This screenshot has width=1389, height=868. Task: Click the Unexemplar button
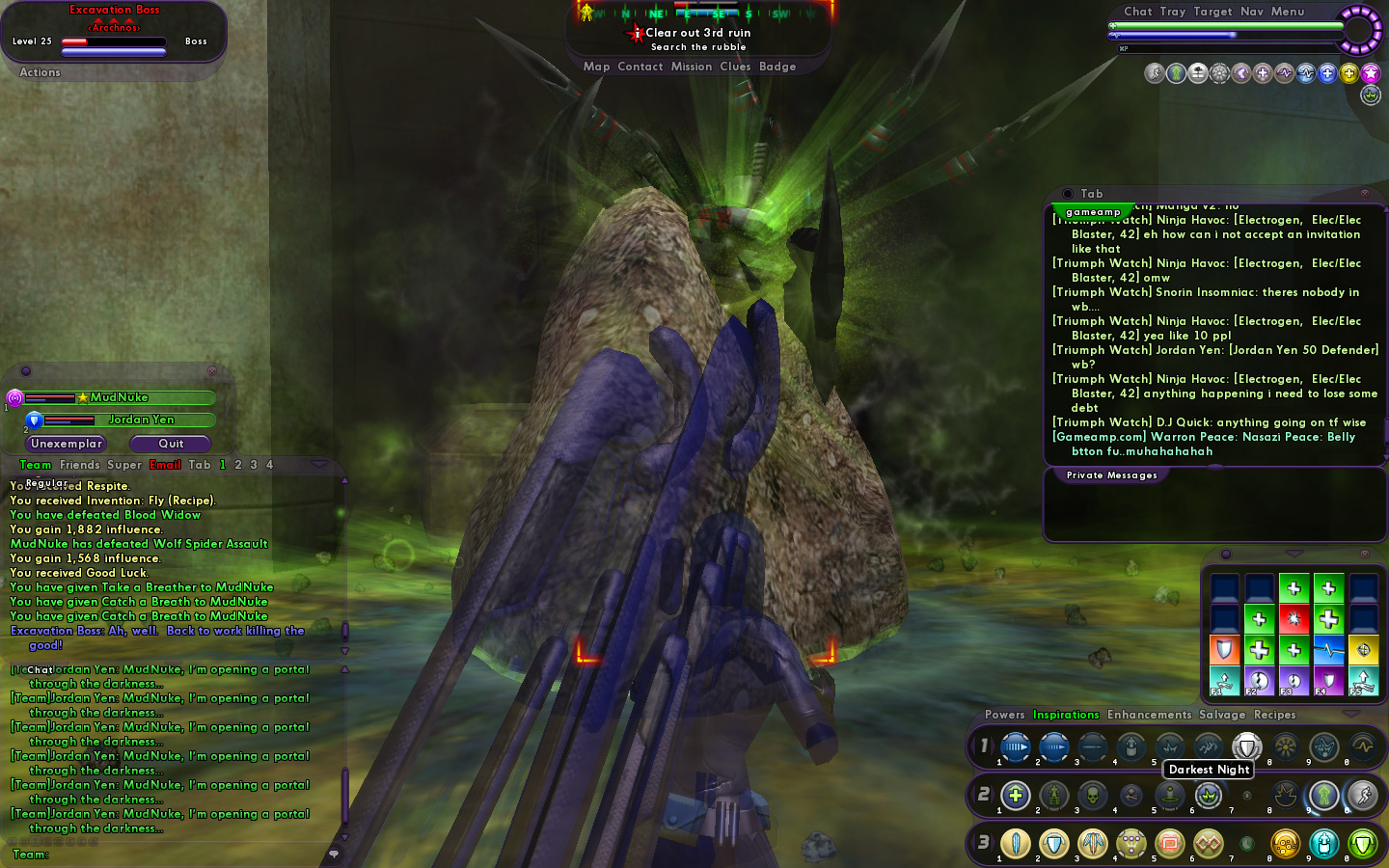pos(66,444)
